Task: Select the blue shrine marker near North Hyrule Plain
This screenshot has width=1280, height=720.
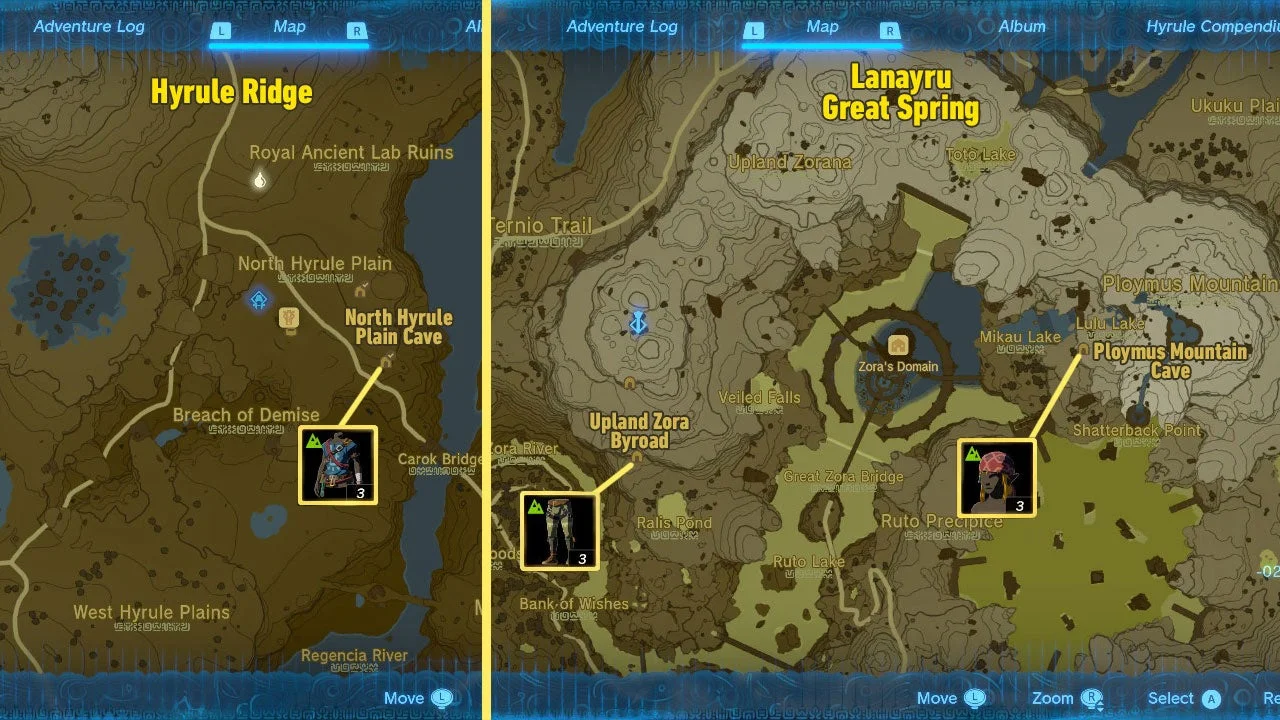Action: 259,299
